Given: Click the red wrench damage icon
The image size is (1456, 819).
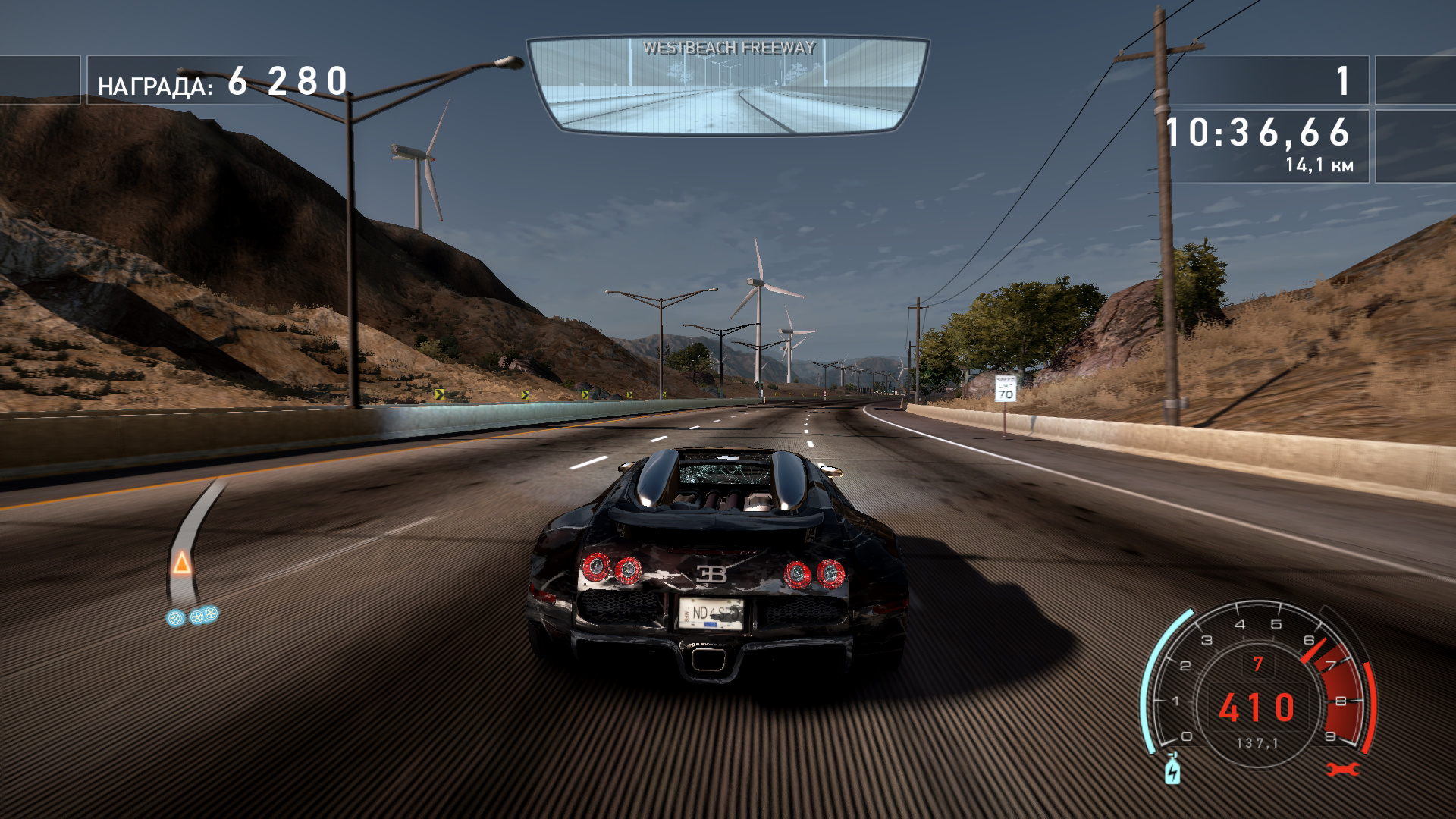Looking at the screenshot, I should pyautogui.click(x=1342, y=770).
